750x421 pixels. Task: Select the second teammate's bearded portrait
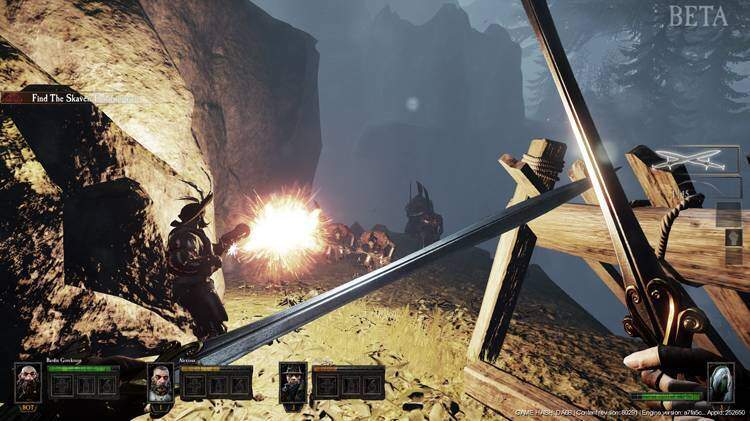160,382
